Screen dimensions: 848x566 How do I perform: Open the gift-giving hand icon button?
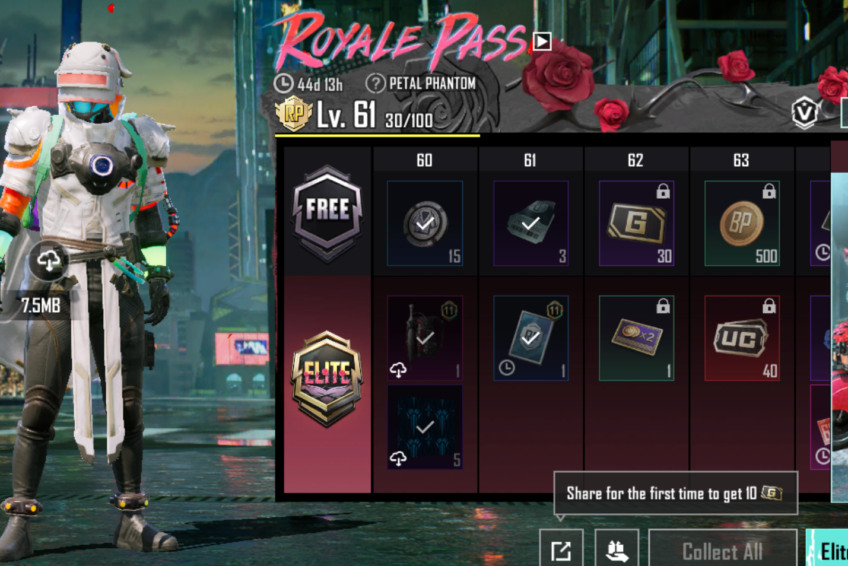tap(617, 550)
